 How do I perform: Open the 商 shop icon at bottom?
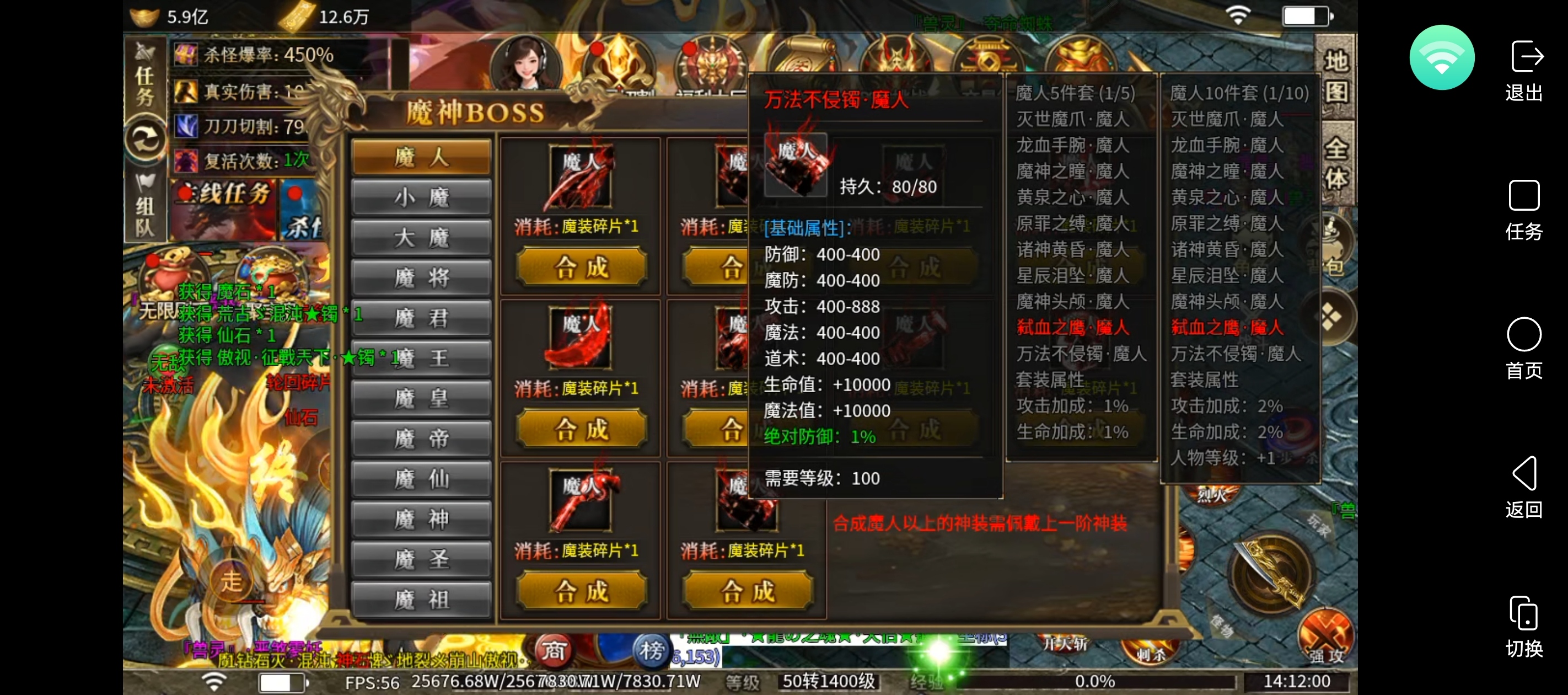554,651
